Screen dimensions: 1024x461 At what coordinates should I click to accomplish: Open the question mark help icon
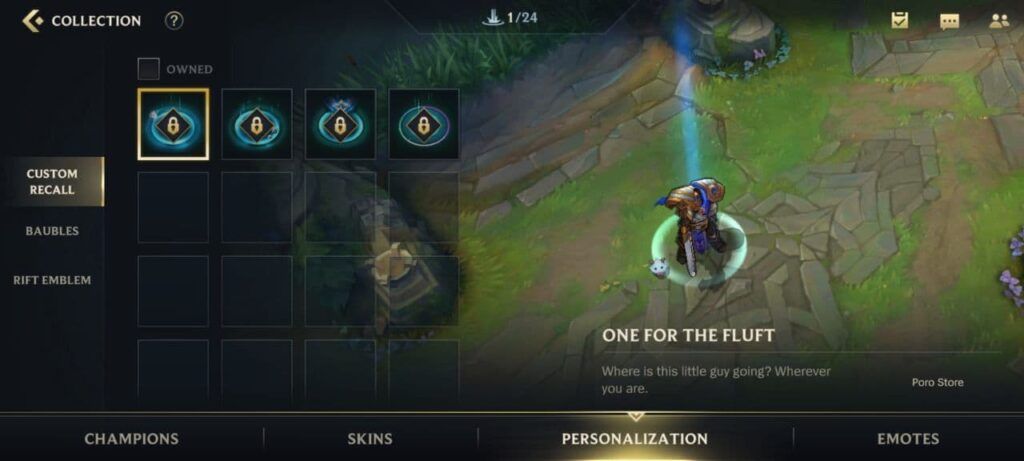click(174, 20)
